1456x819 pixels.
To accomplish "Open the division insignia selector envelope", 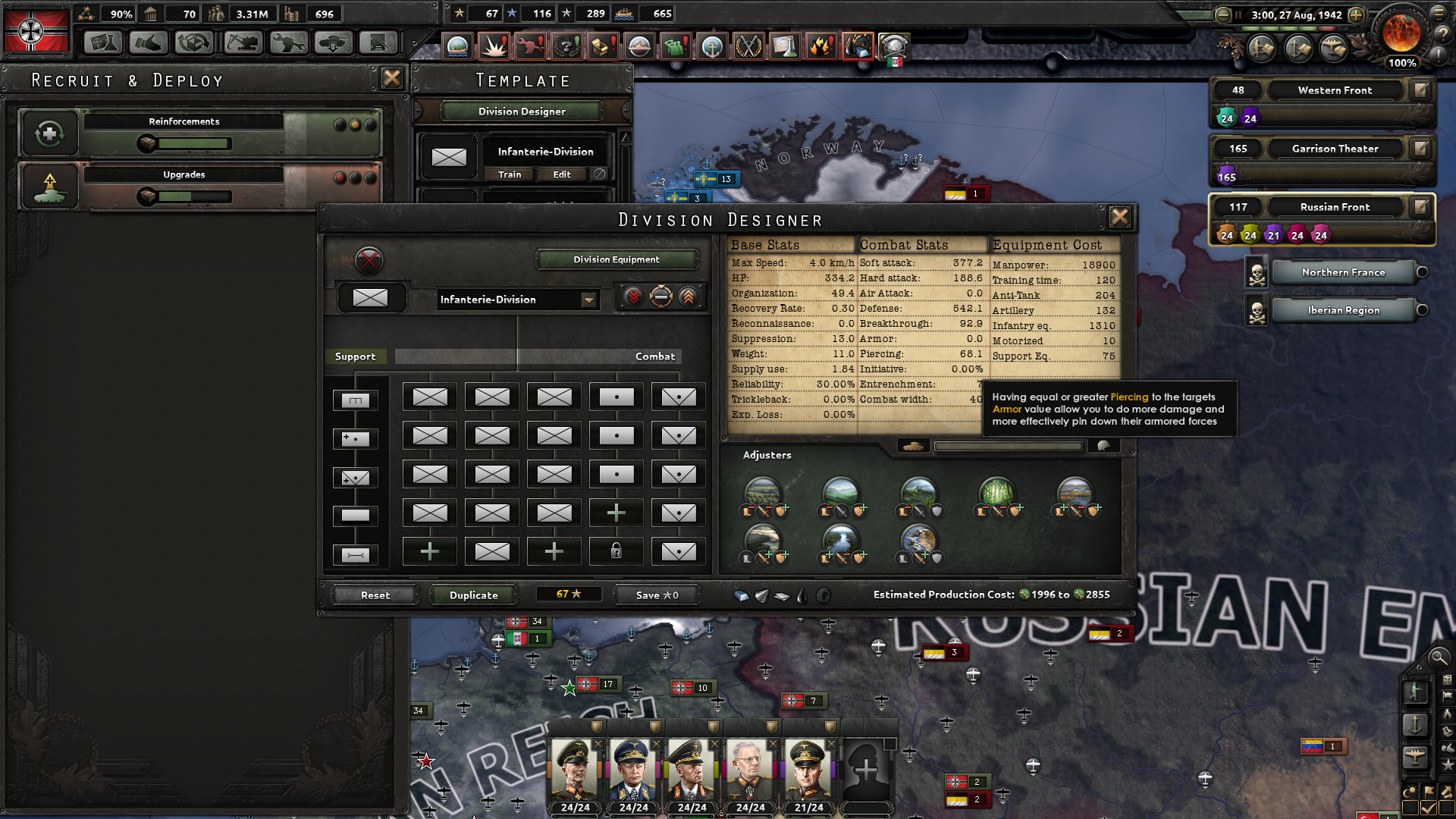I will click(372, 297).
